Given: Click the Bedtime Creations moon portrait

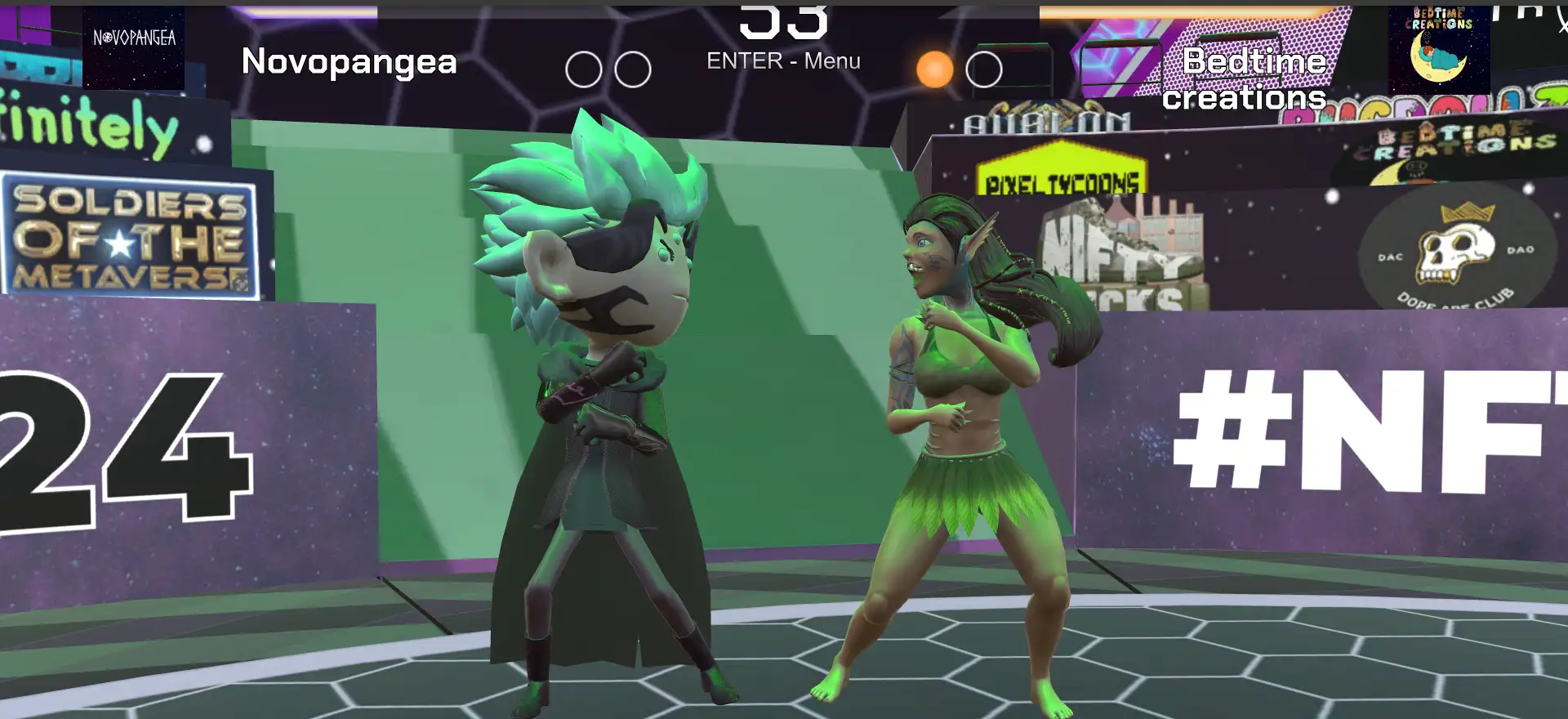Looking at the screenshot, I should tap(1439, 47).
